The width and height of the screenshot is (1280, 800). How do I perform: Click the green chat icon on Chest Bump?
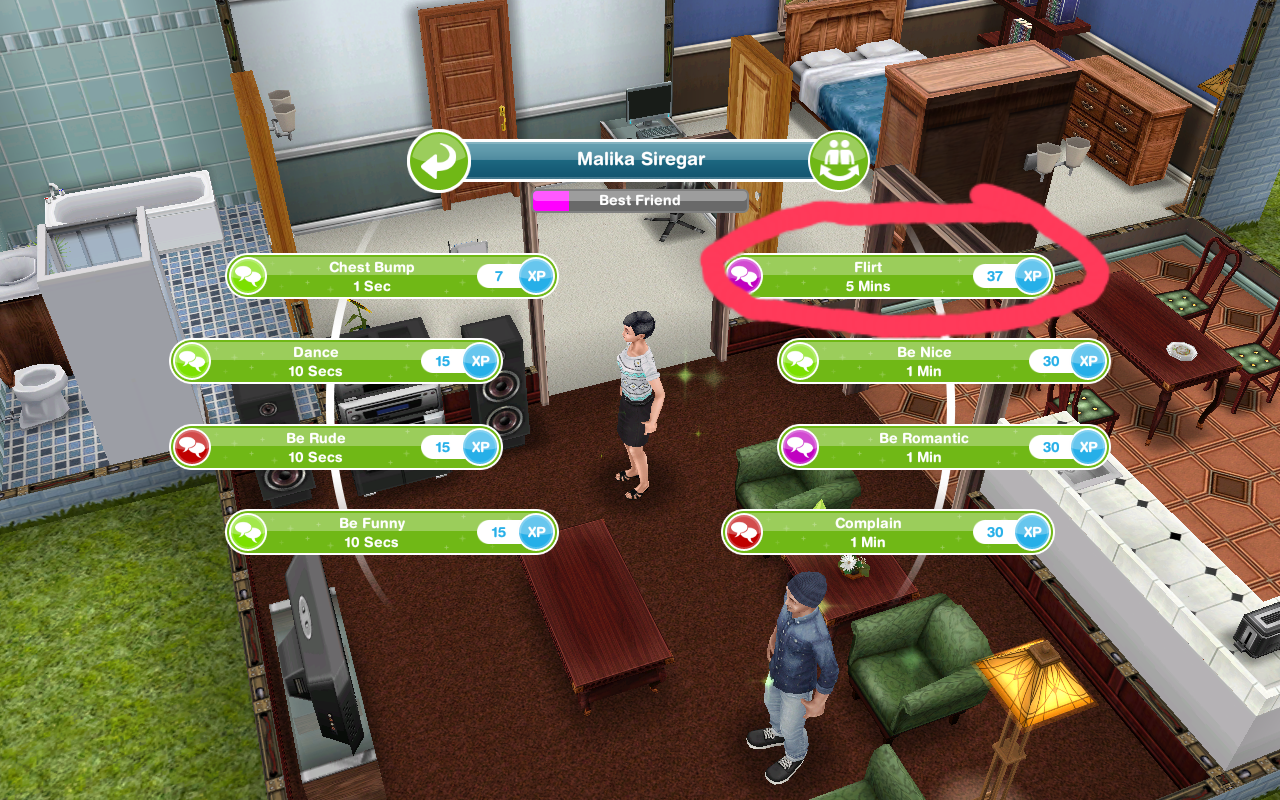click(x=246, y=276)
